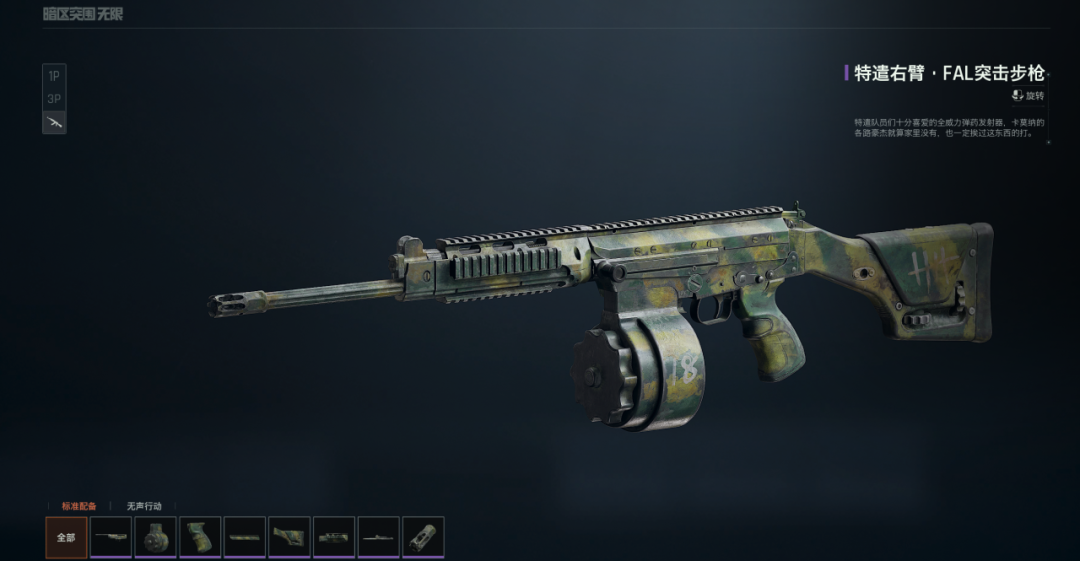Switch to the 1P view mode
This screenshot has height=561, width=1080.
coord(54,76)
